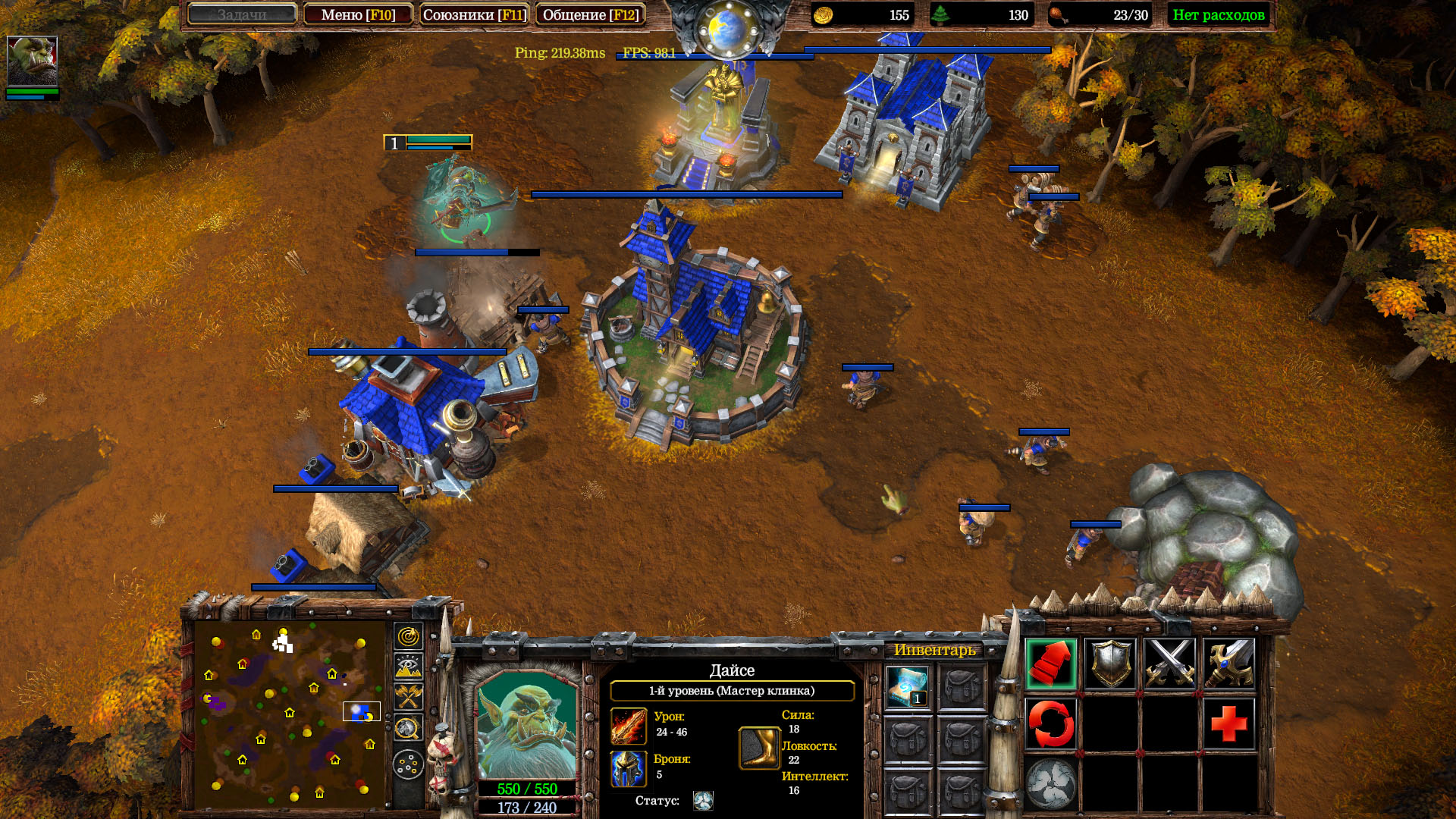The image size is (1456, 819).
Task: Click the flaming sword damage icon in hero stats
Action: click(628, 726)
